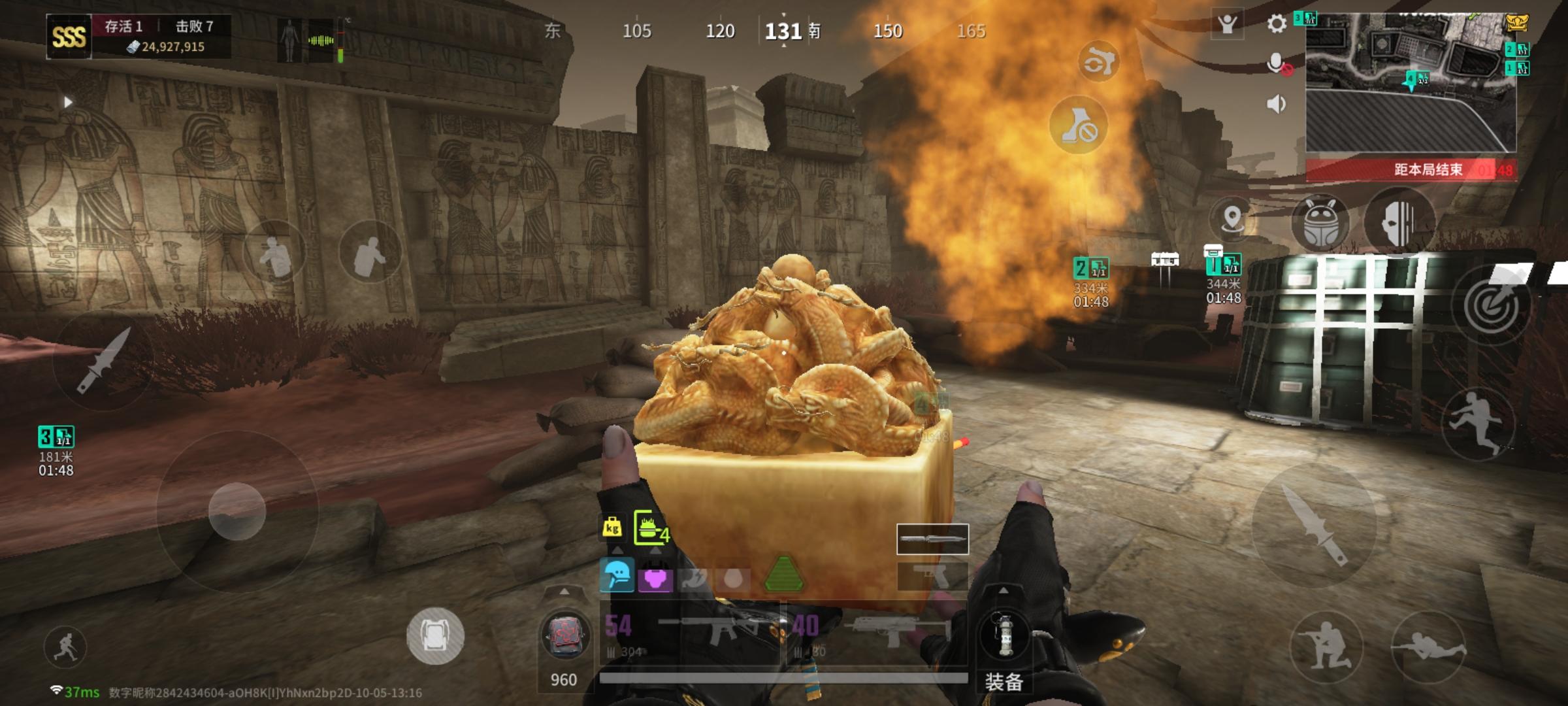Tap the crossed-out boot button
The width and height of the screenshot is (1568, 706).
[1079, 126]
